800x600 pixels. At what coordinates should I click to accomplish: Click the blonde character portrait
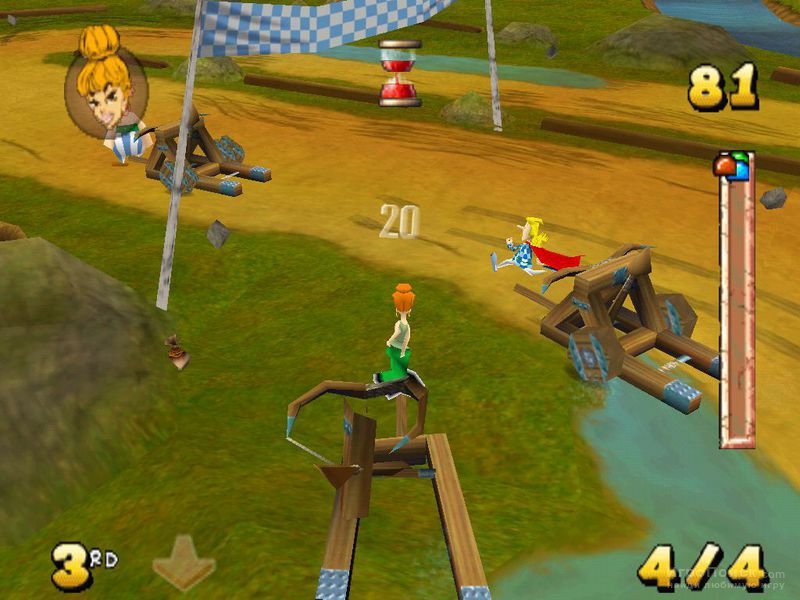pos(106,85)
